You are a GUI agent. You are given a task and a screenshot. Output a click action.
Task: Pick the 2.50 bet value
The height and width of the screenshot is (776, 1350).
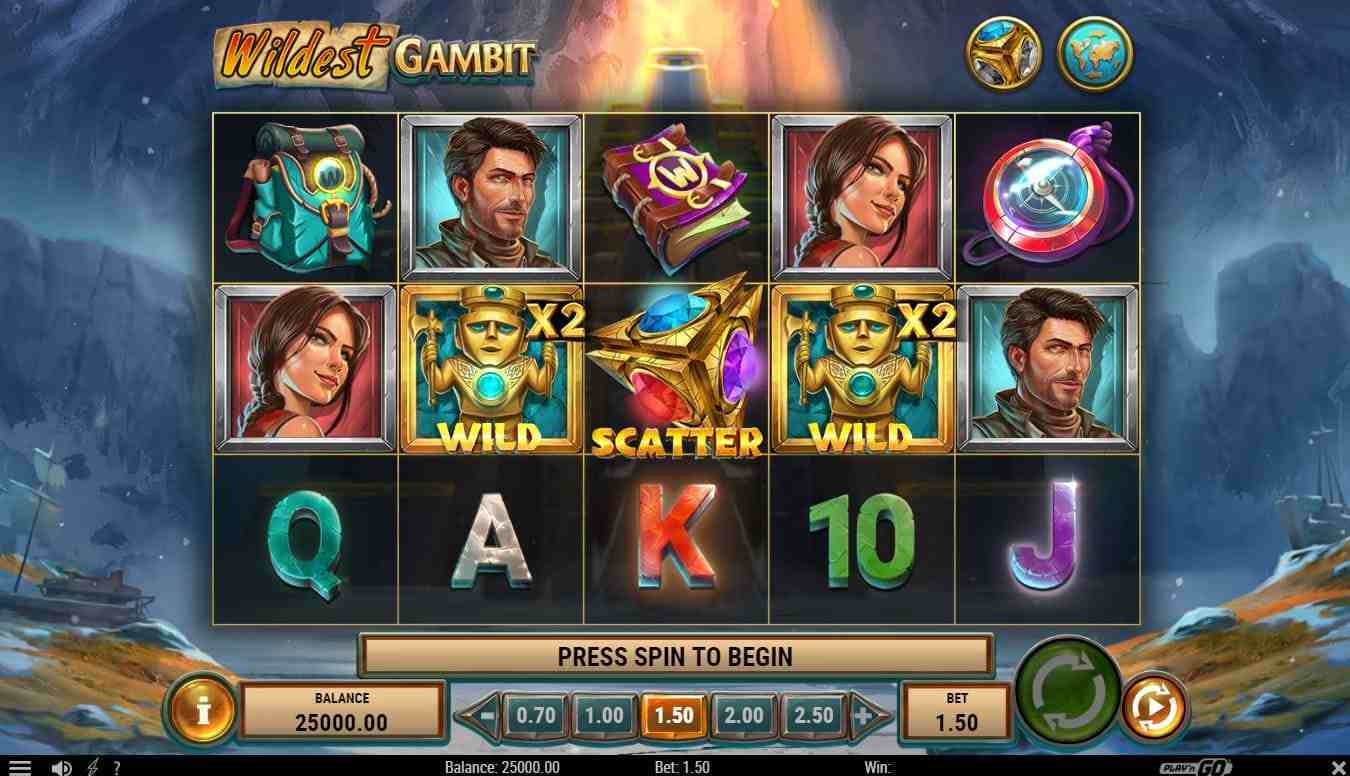[812, 715]
